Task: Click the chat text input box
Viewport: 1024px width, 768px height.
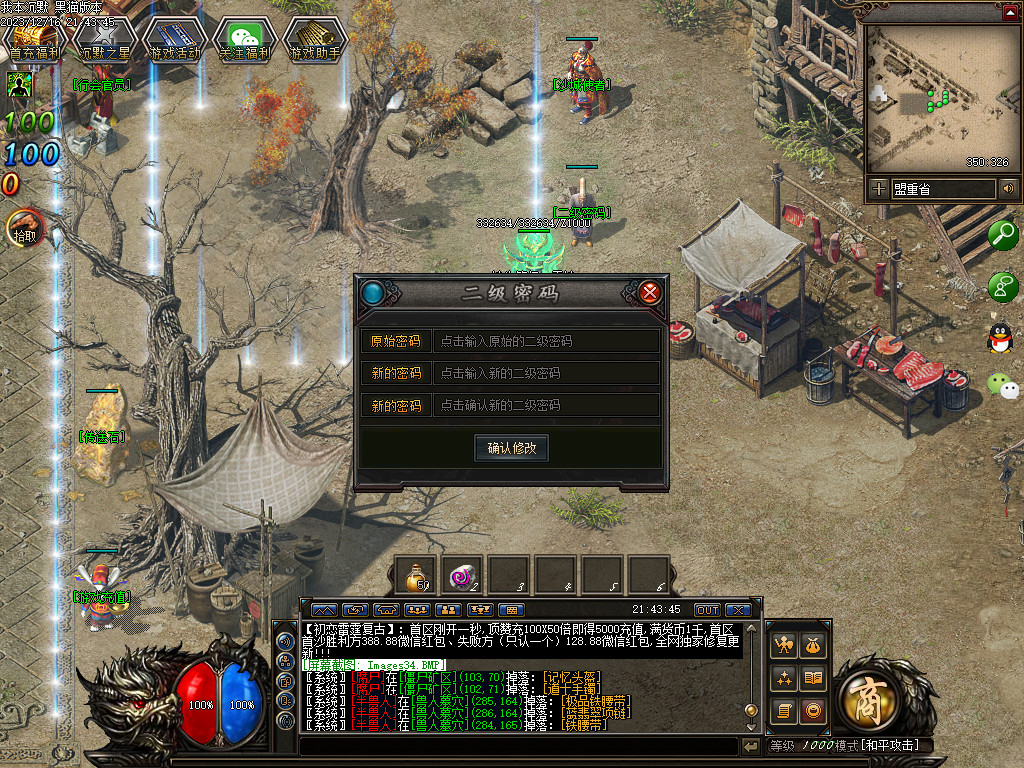Action: pyautogui.click(x=518, y=746)
